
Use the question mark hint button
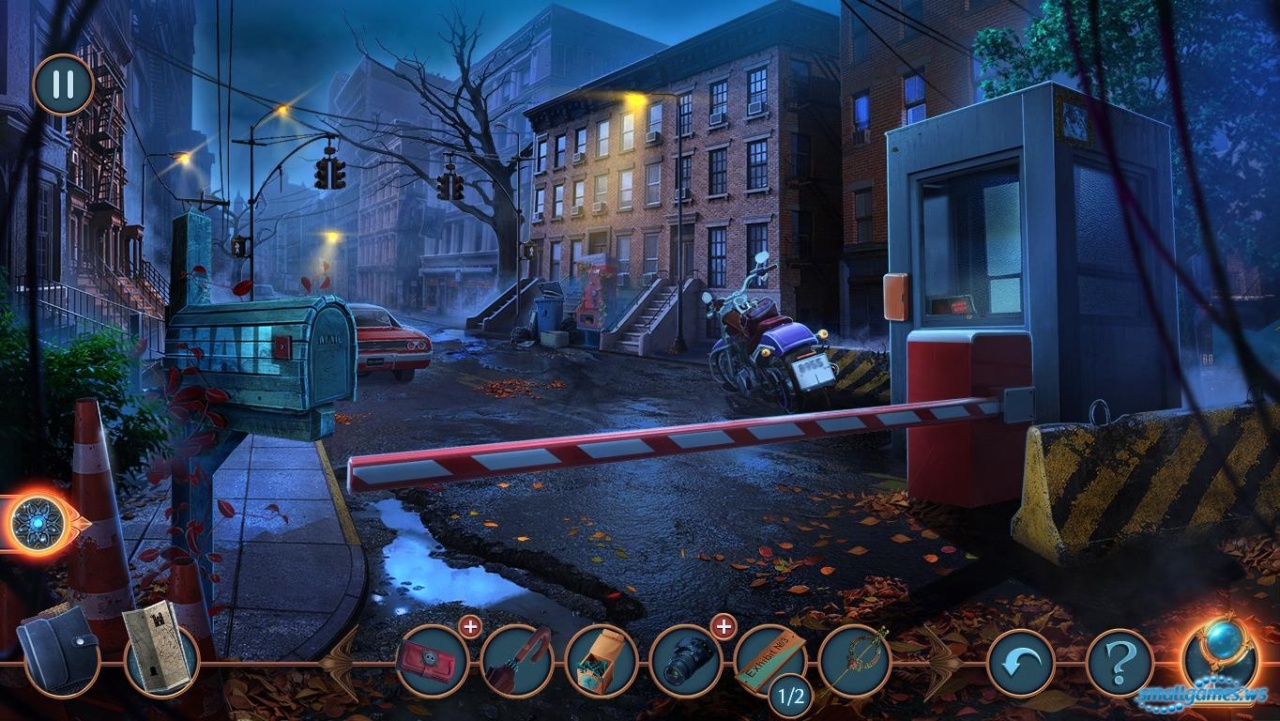coord(1120,663)
